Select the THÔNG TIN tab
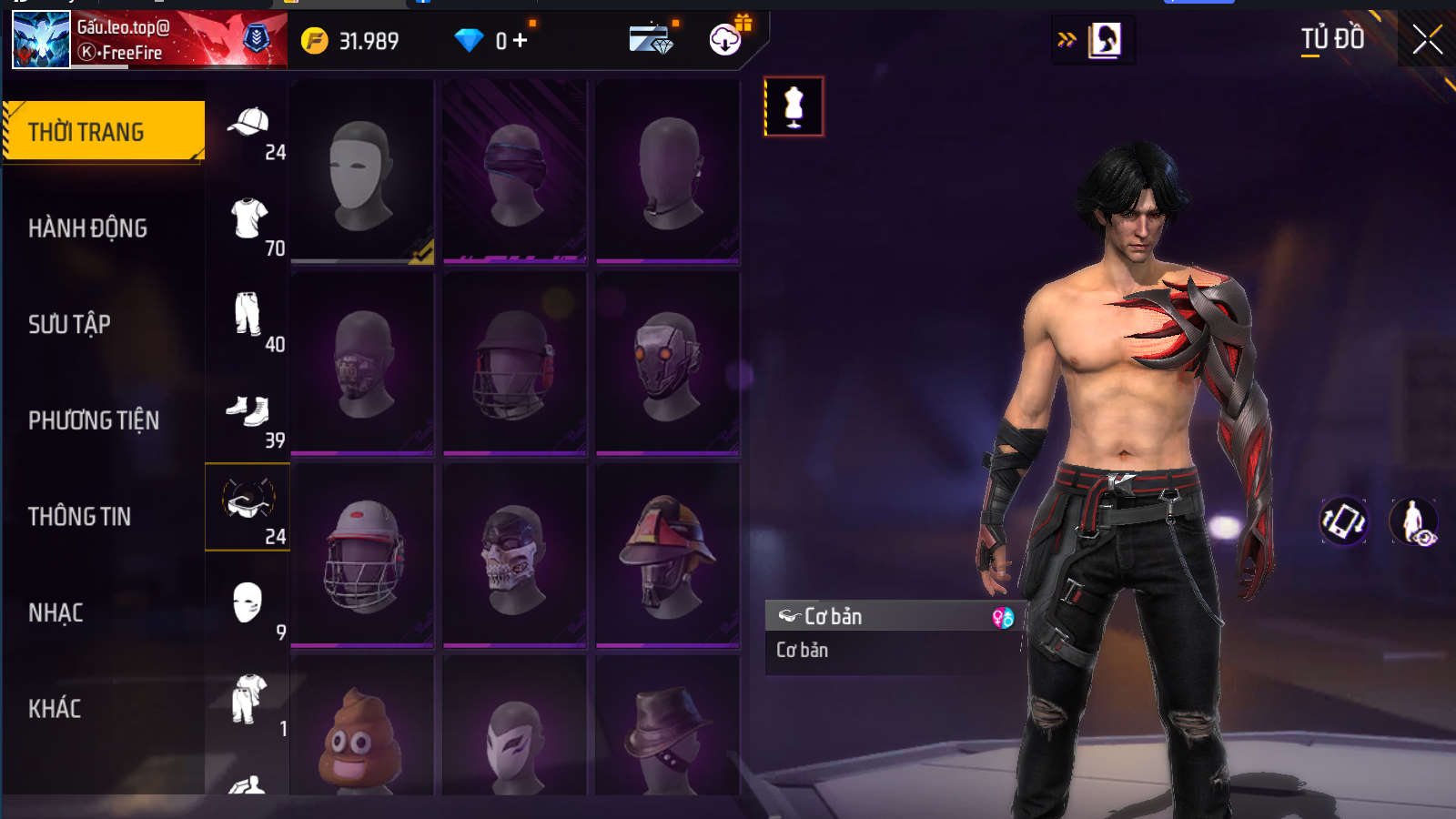1456x819 pixels. (x=80, y=517)
